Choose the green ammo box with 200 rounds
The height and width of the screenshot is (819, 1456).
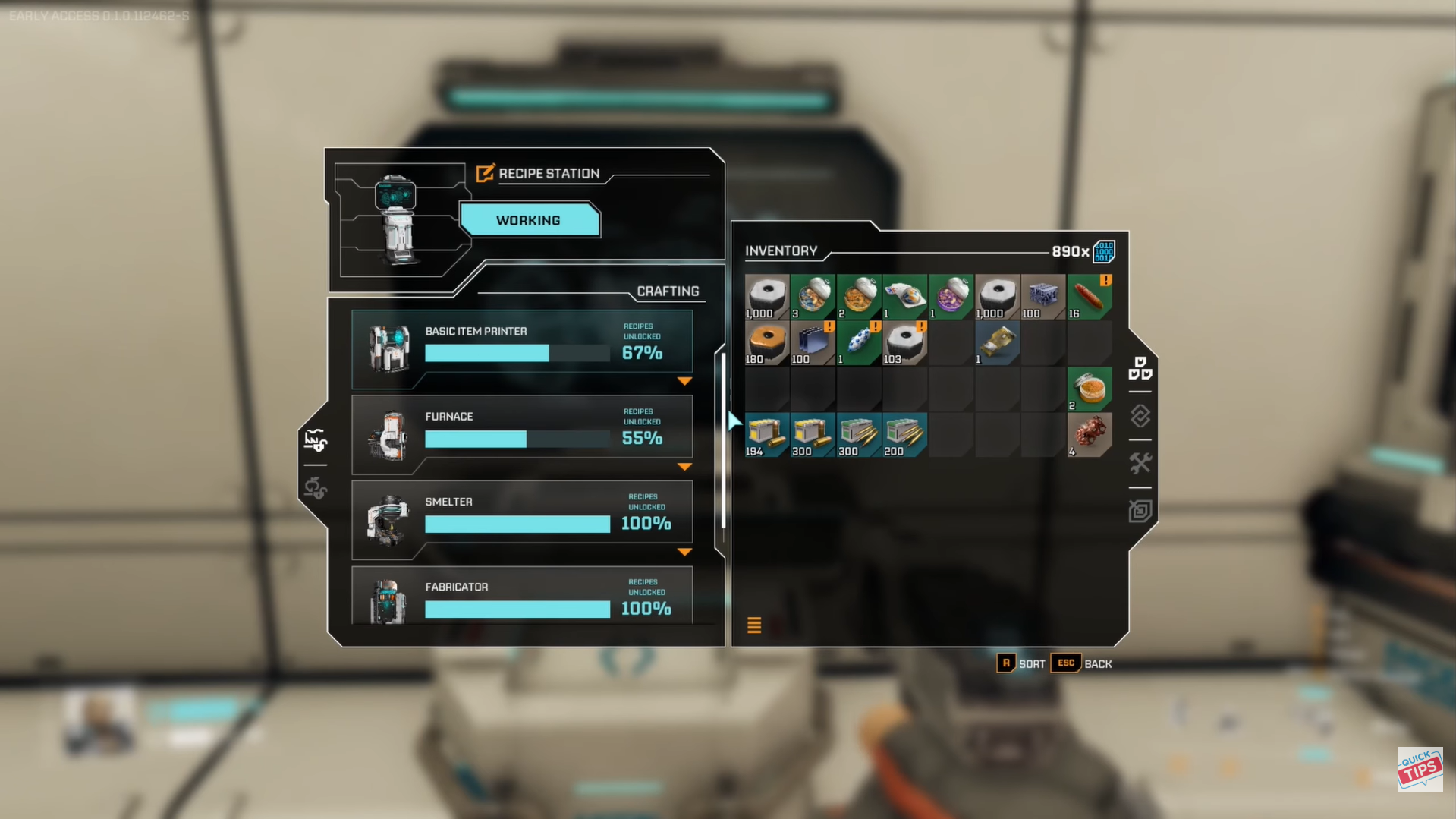click(904, 435)
